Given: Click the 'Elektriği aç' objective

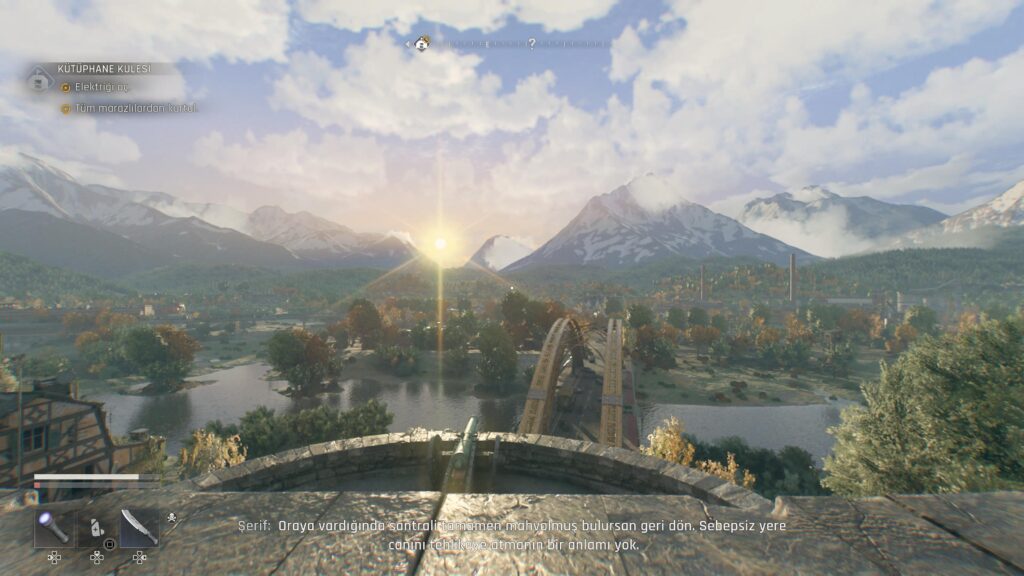Looking at the screenshot, I should pos(97,88).
